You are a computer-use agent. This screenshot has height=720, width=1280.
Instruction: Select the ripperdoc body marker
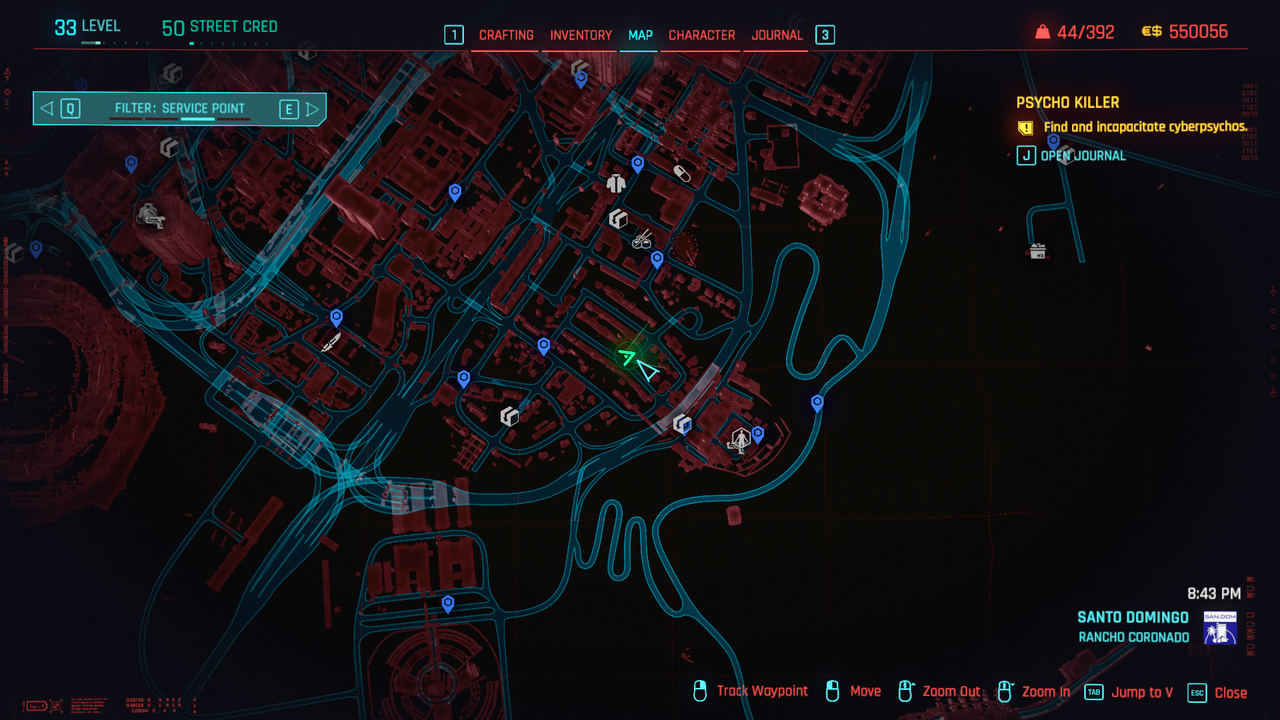point(740,439)
